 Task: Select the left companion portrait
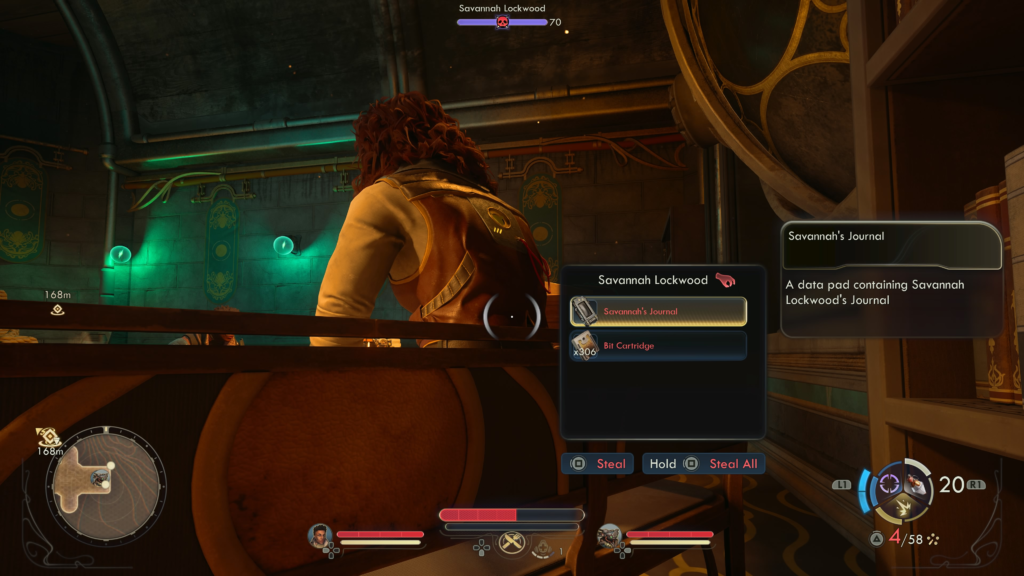(320, 536)
